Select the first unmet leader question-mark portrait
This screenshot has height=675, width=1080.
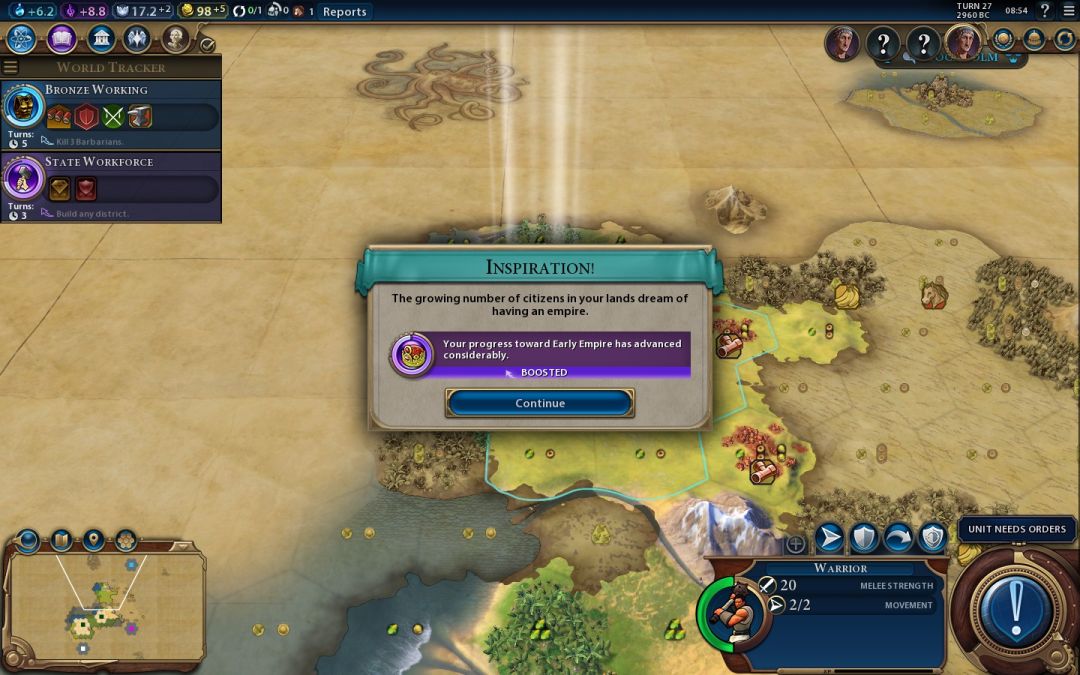(x=882, y=44)
